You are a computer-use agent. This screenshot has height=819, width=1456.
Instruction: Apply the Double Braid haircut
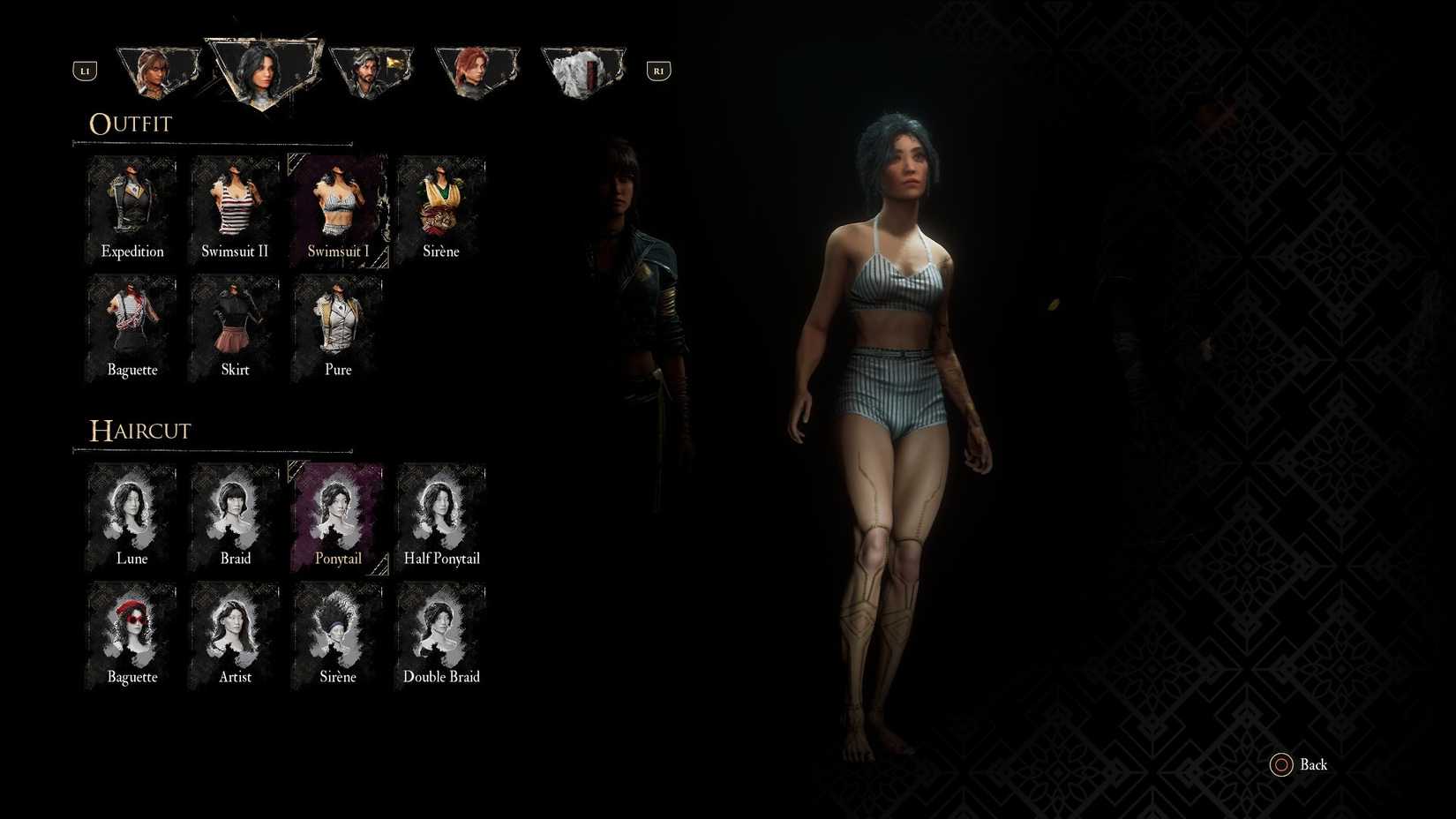[441, 633]
